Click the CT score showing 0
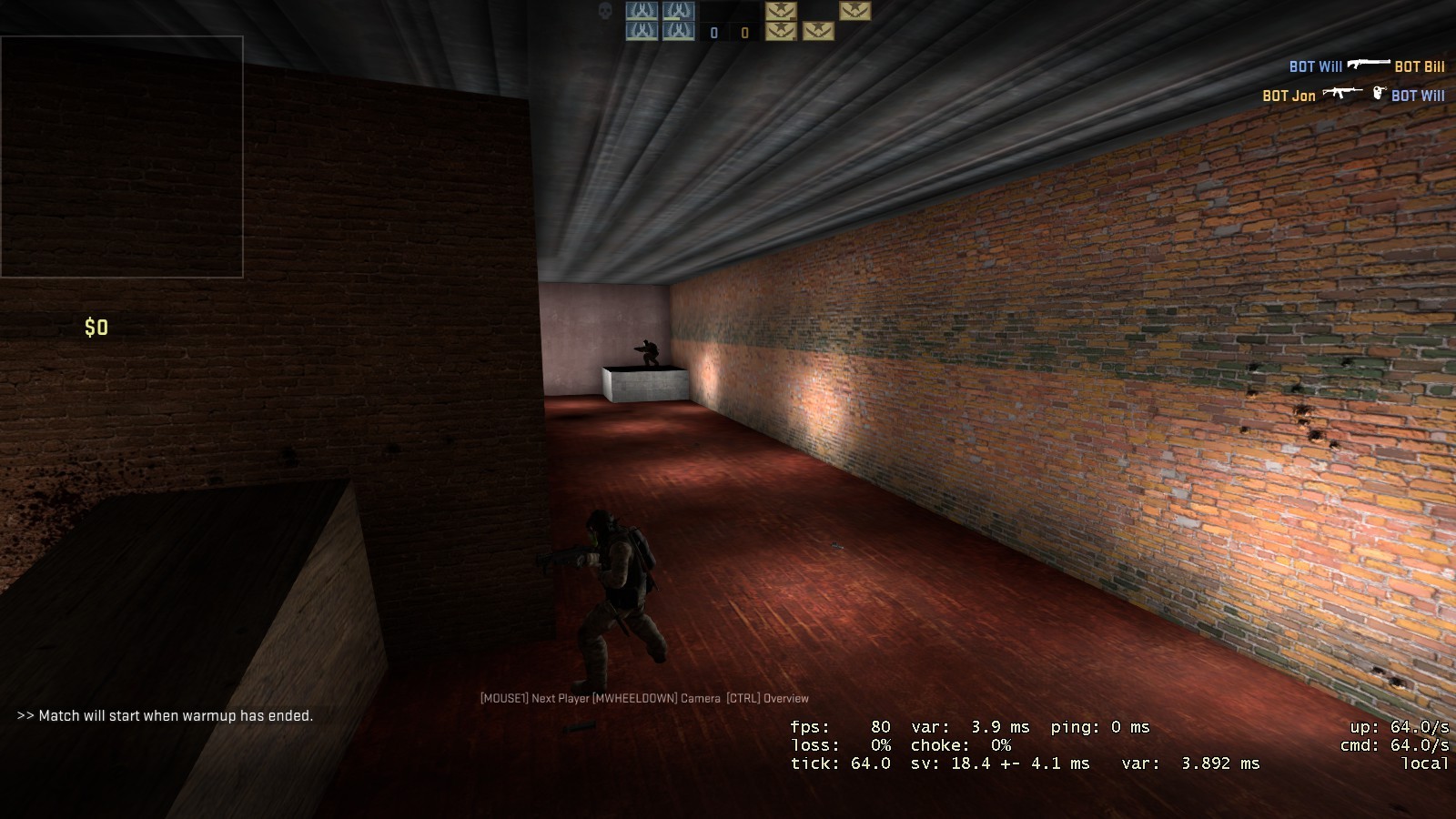The width and height of the screenshot is (1456, 819). tap(714, 32)
